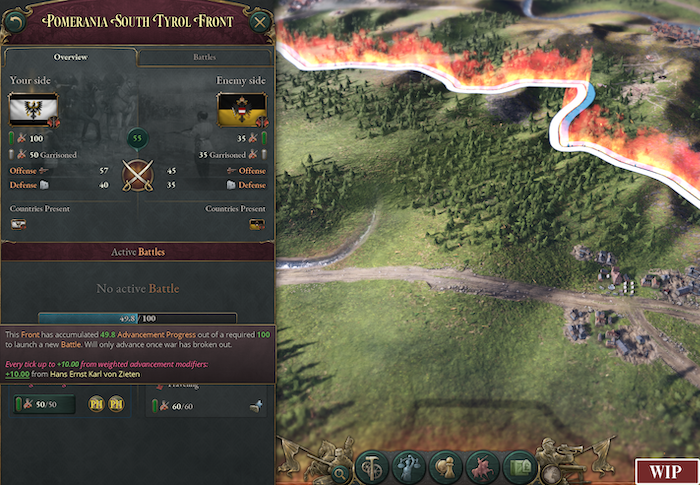The width and height of the screenshot is (700, 485).
Task: Close the Pomerania South Tyrol Front panel
Action: (x=260, y=22)
